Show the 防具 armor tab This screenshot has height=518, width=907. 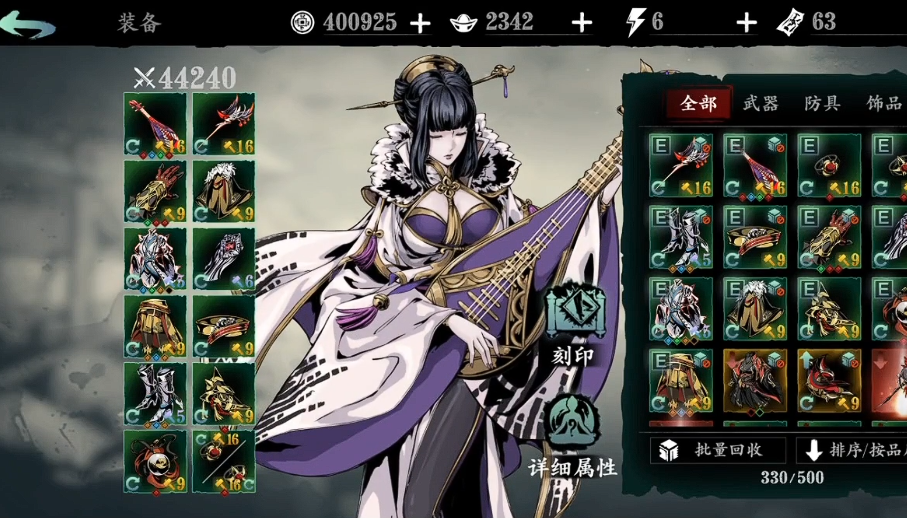822,103
